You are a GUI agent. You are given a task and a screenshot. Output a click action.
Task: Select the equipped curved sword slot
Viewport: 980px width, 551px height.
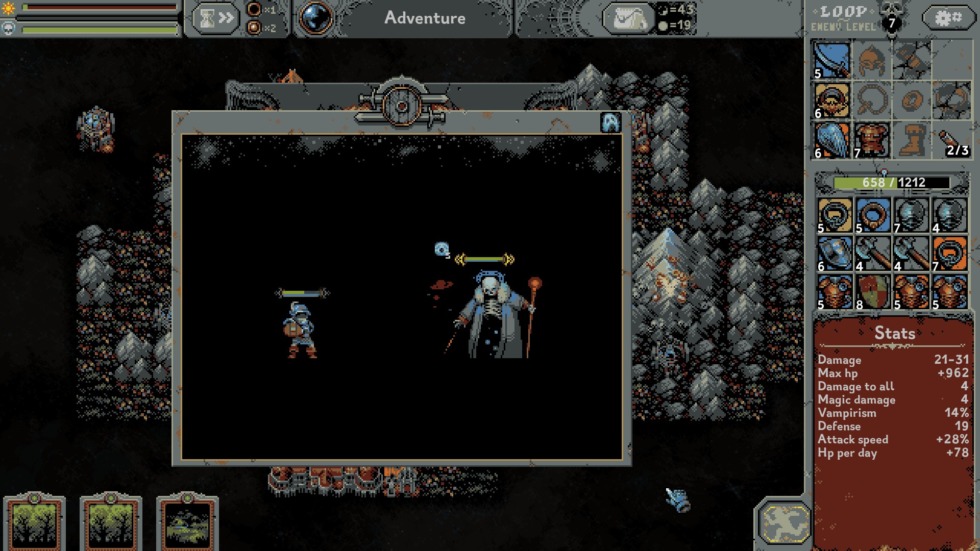tap(831, 60)
